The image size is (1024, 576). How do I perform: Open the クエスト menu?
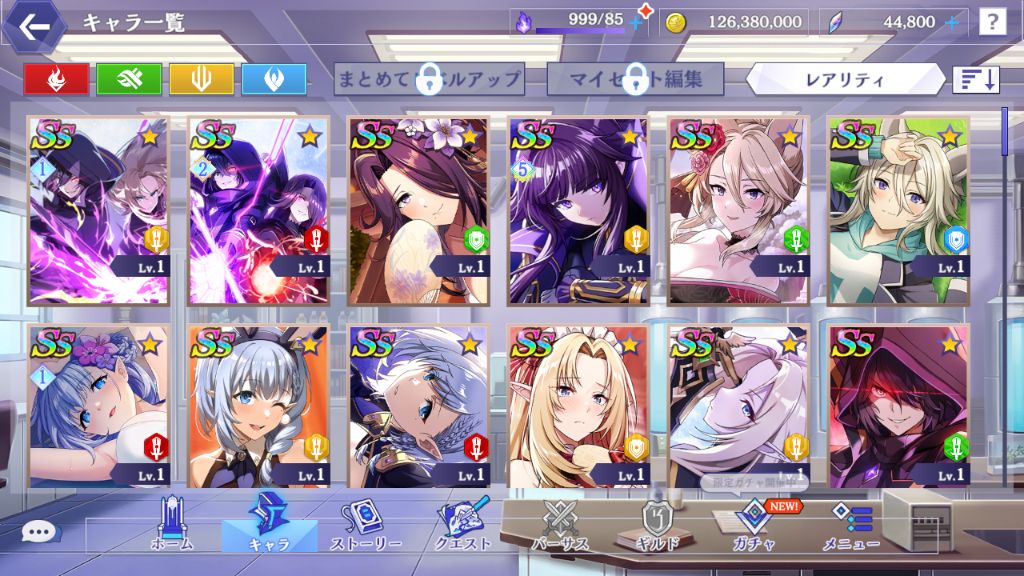[463, 525]
